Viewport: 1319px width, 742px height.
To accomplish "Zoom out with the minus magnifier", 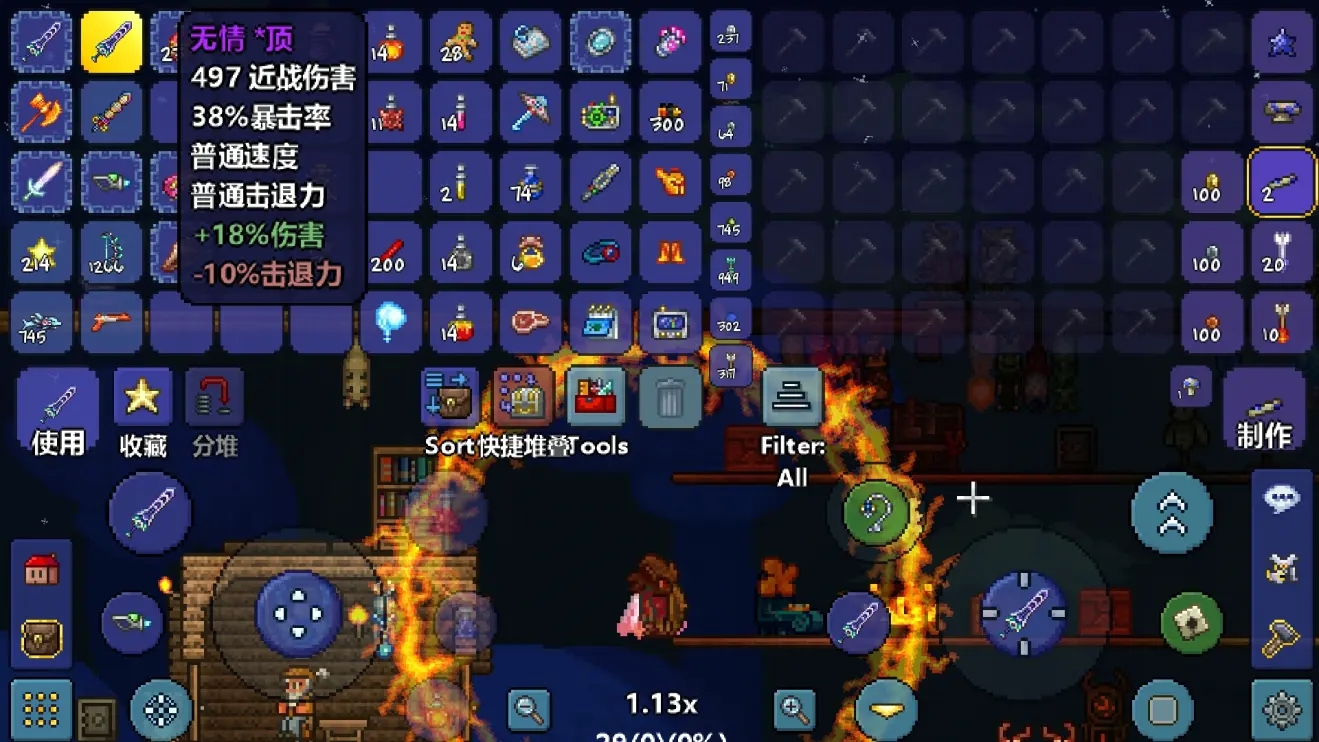I will pyautogui.click(x=528, y=709).
